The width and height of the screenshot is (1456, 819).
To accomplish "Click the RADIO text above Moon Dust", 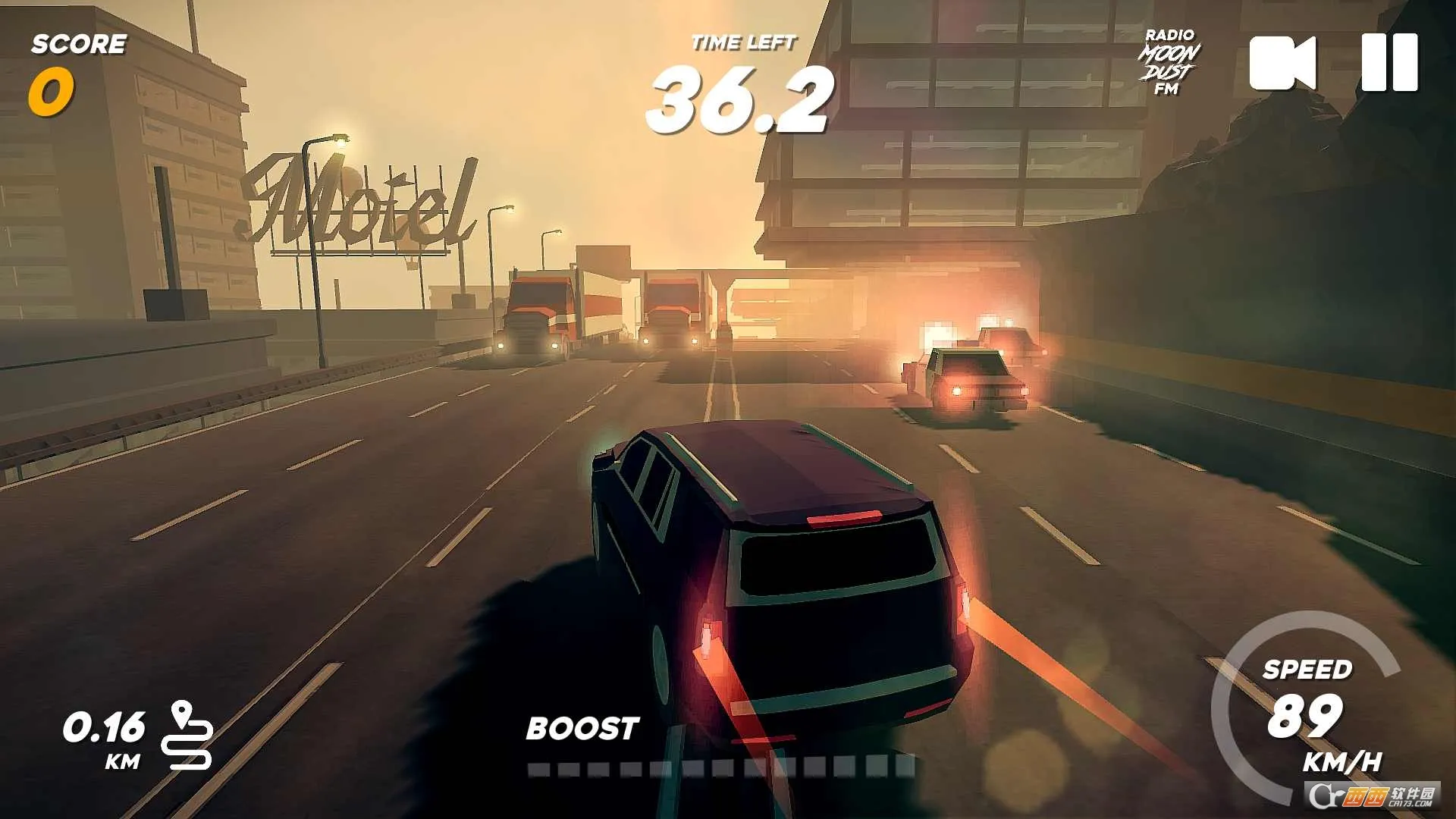I will [x=1169, y=34].
